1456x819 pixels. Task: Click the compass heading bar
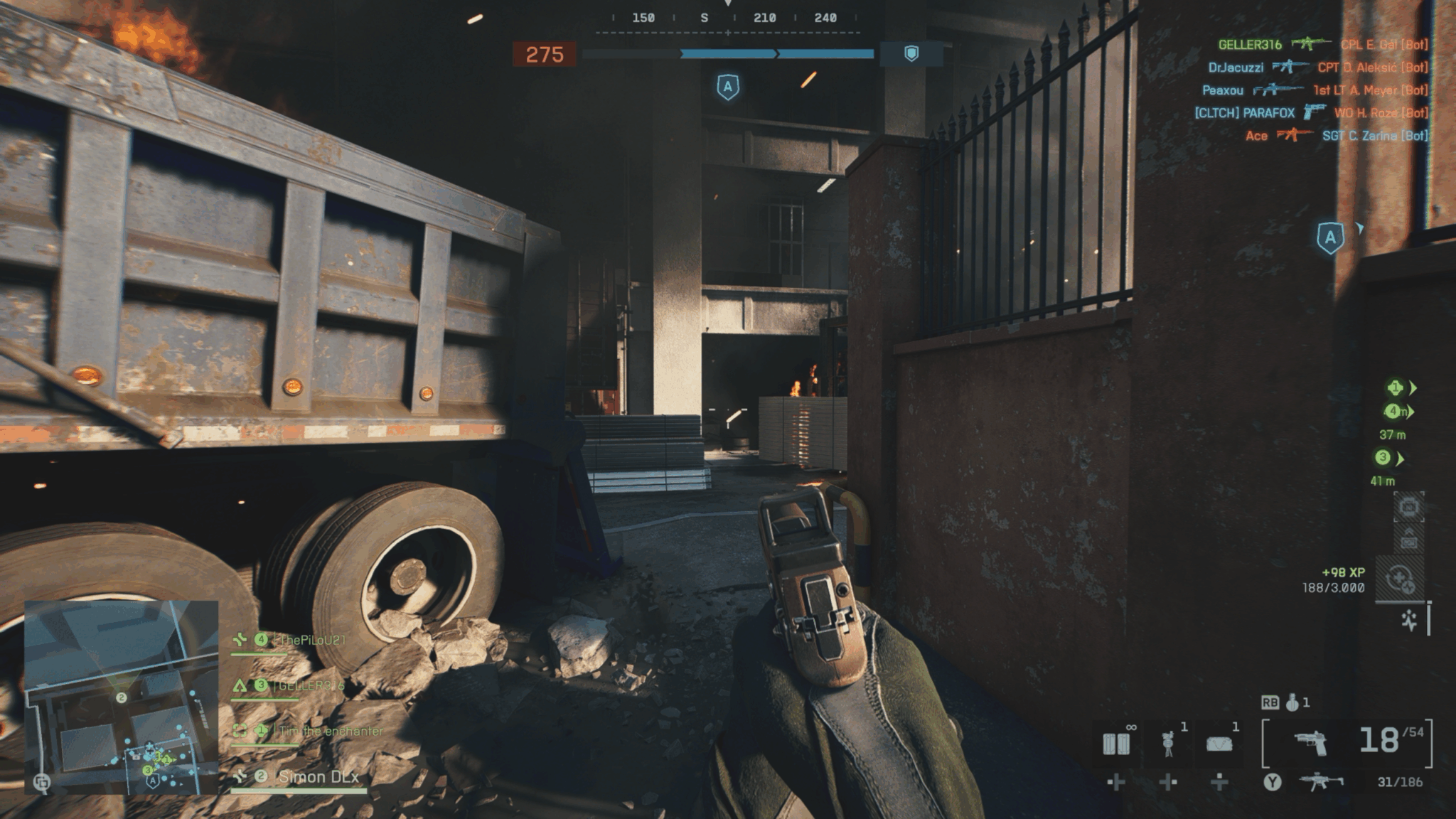[727, 18]
